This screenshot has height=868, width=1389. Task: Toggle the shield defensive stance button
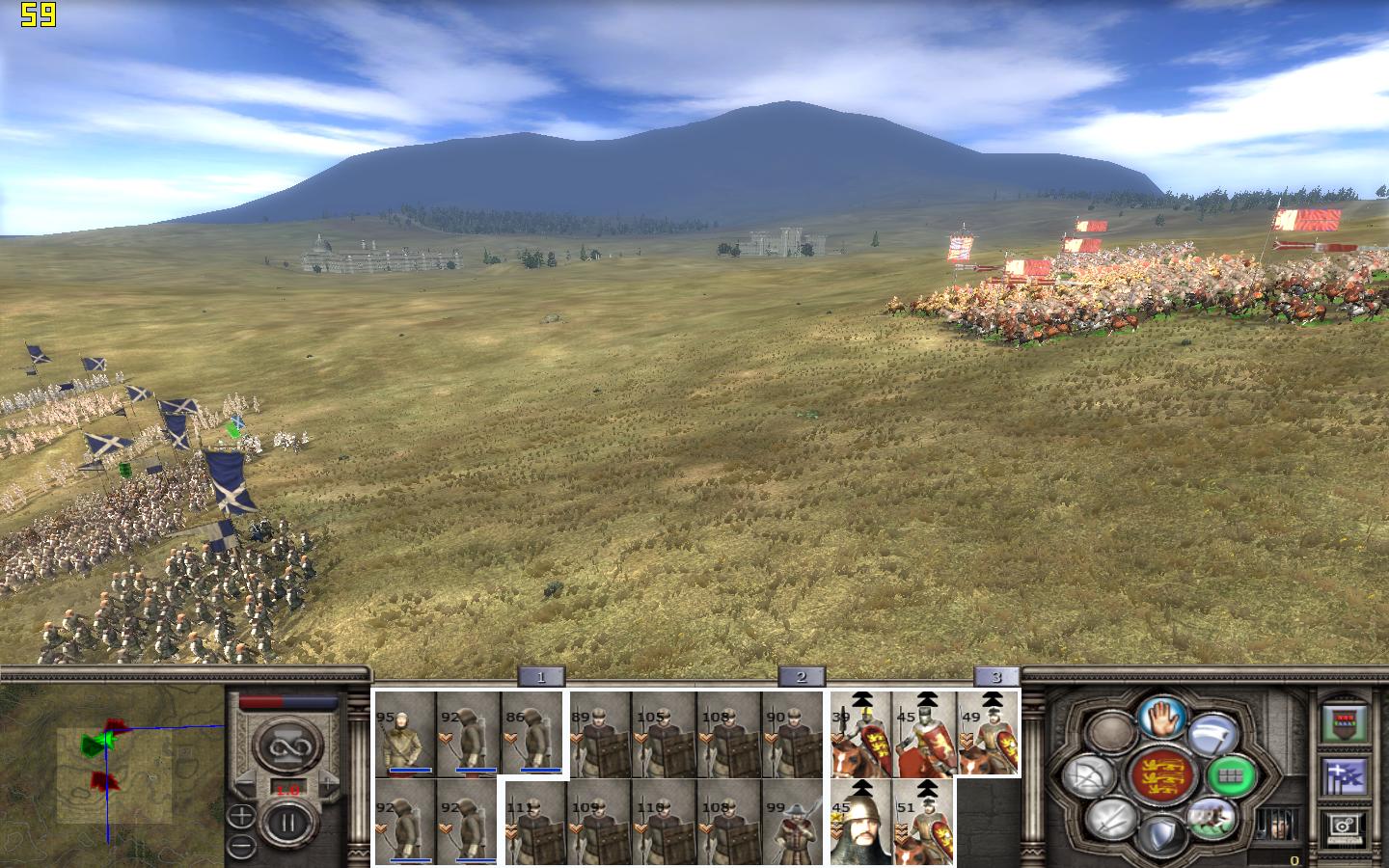[1161, 835]
